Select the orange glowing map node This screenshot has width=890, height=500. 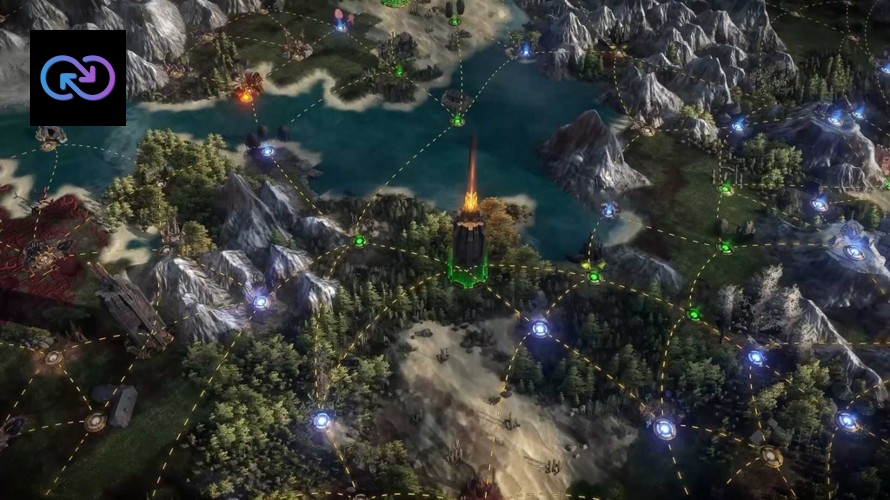point(245,96)
